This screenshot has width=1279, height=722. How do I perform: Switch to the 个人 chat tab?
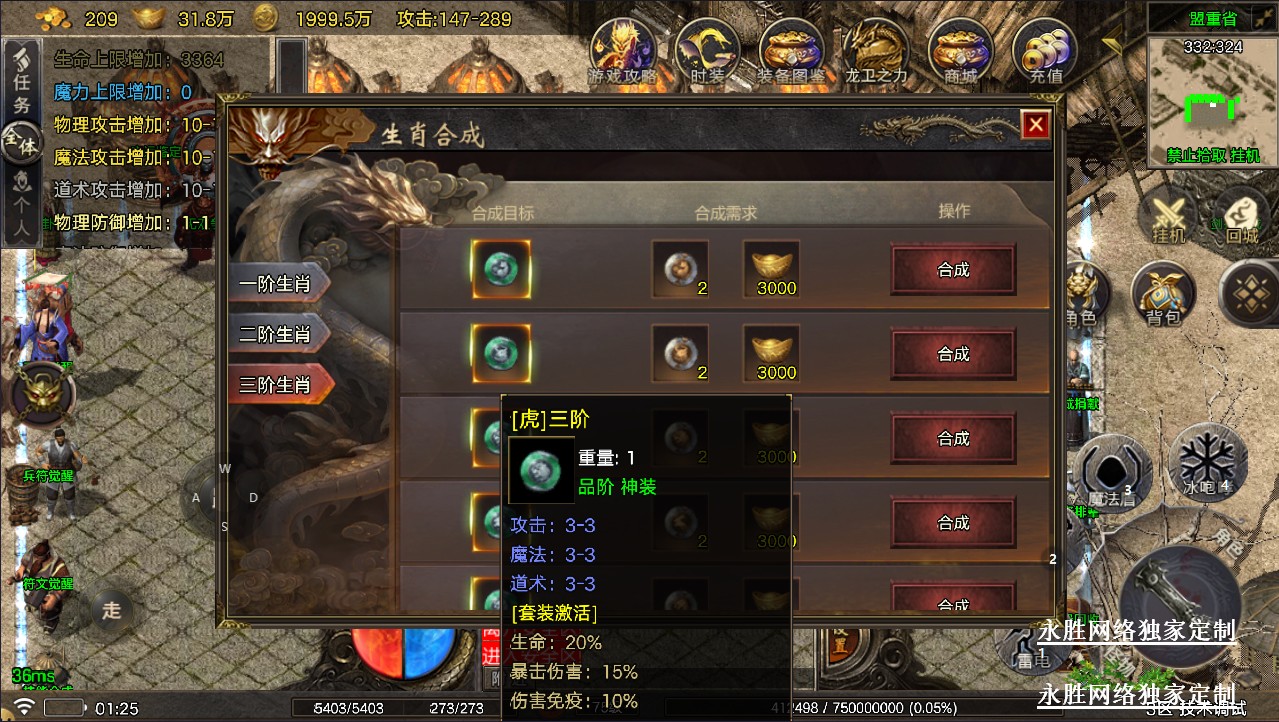coord(21,207)
